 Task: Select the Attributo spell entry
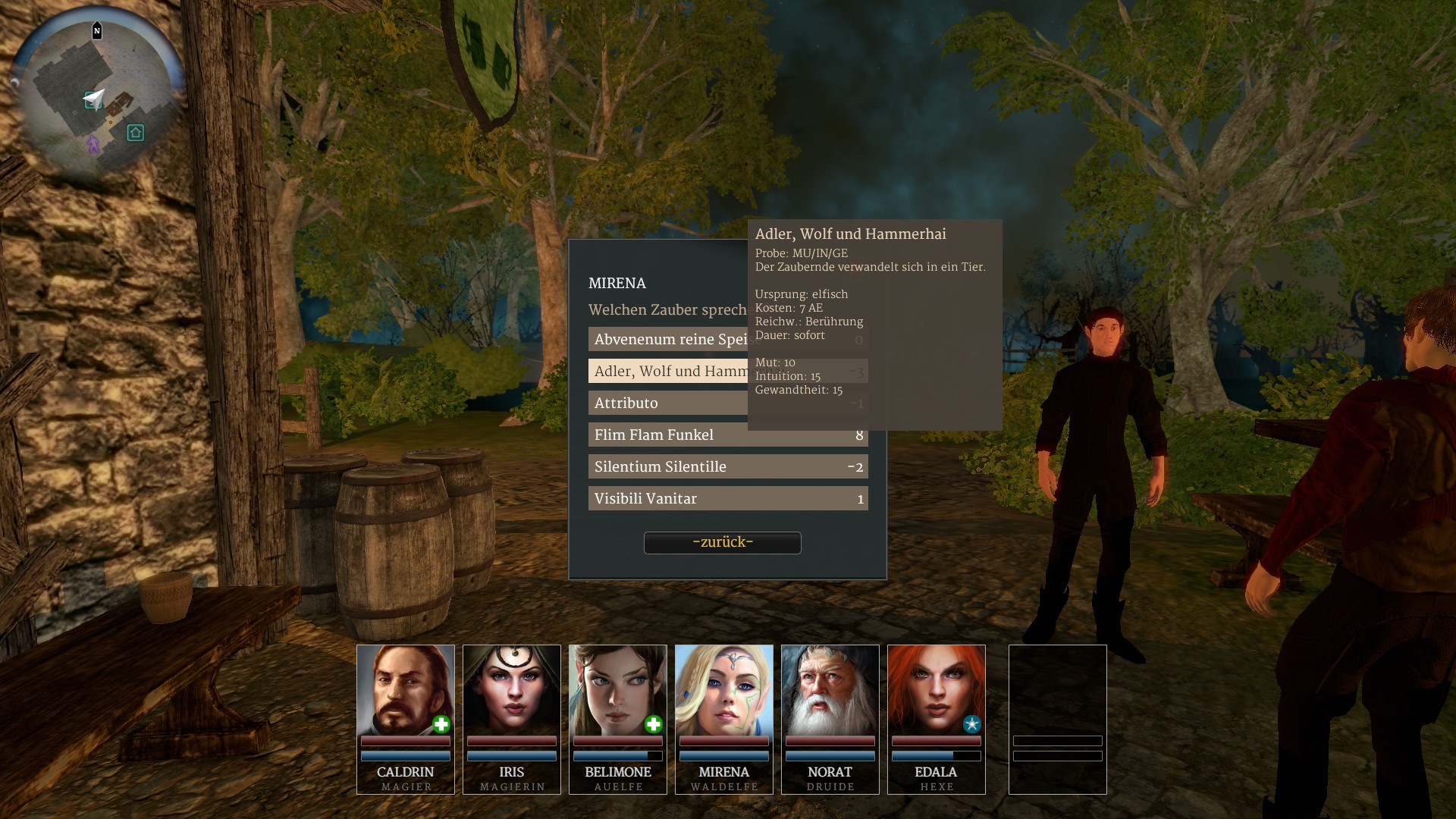click(x=667, y=403)
